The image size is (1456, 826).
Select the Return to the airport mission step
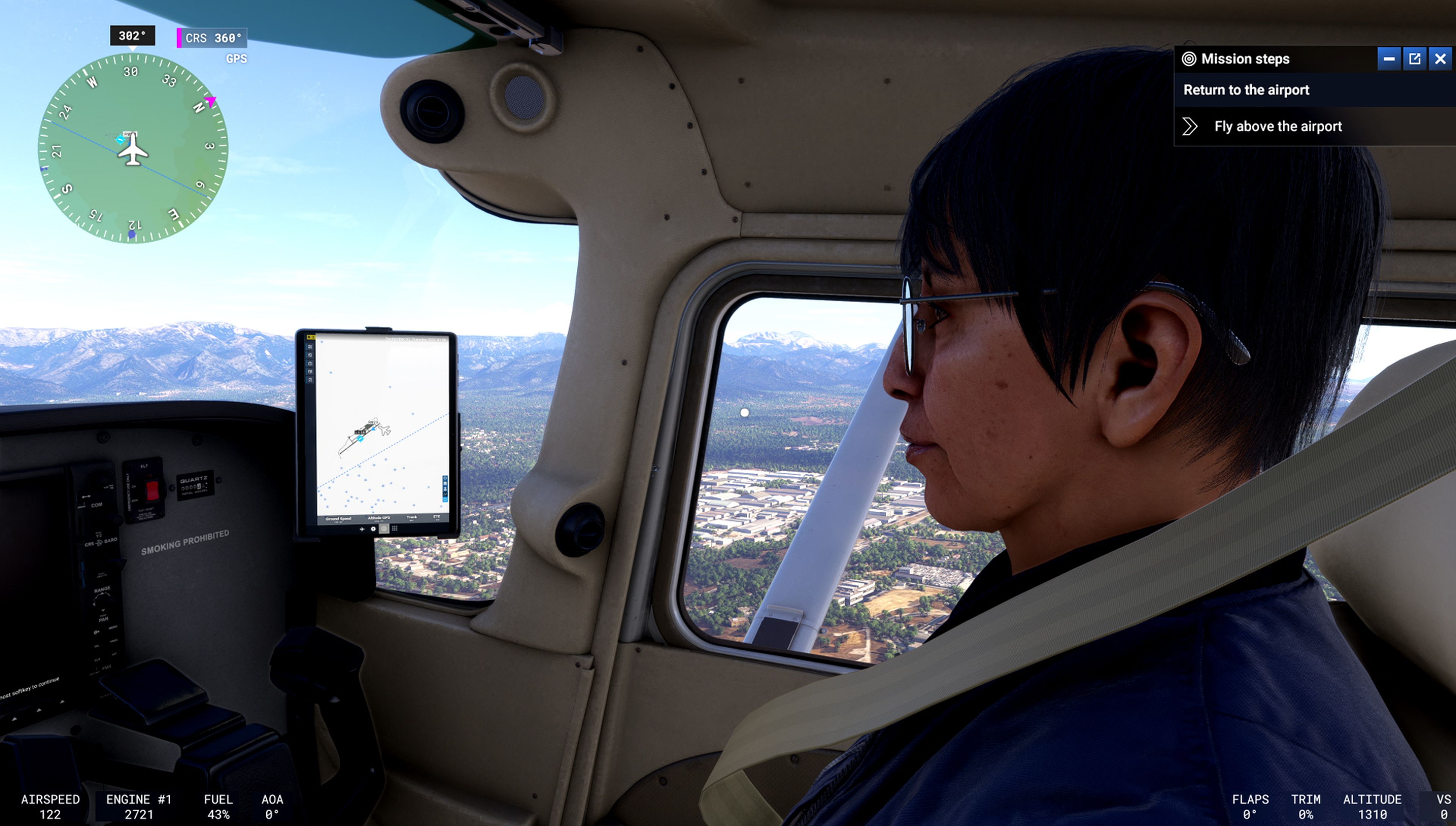[x=1247, y=90]
